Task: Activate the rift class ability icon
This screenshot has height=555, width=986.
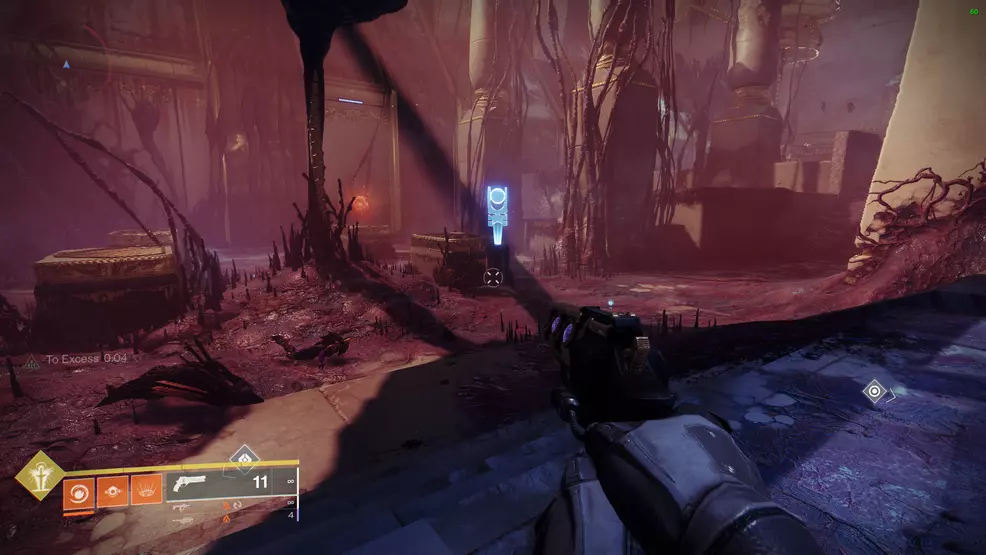Action: [145, 492]
